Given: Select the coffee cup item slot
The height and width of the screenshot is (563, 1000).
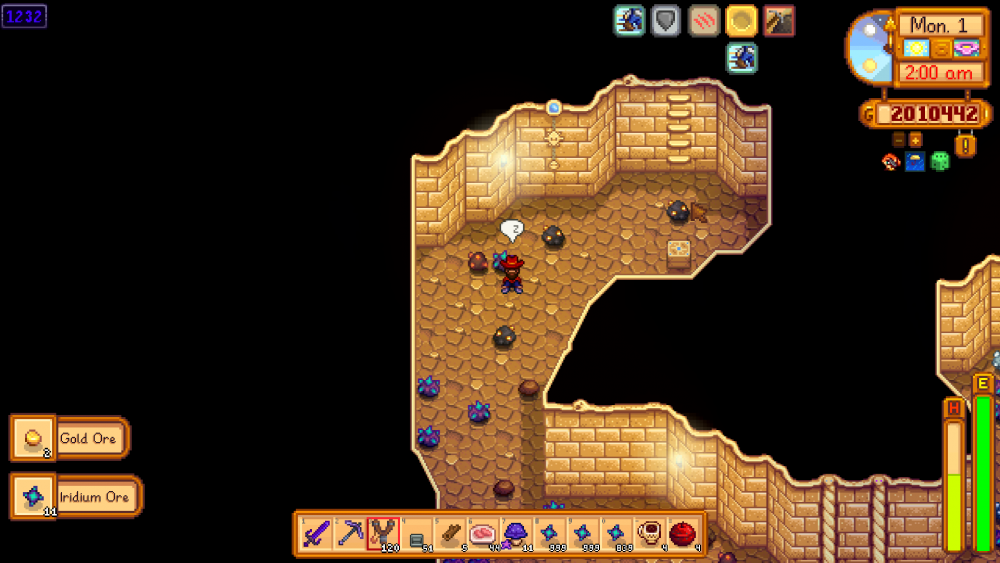Looking at the screenshot, I should 649,533.
